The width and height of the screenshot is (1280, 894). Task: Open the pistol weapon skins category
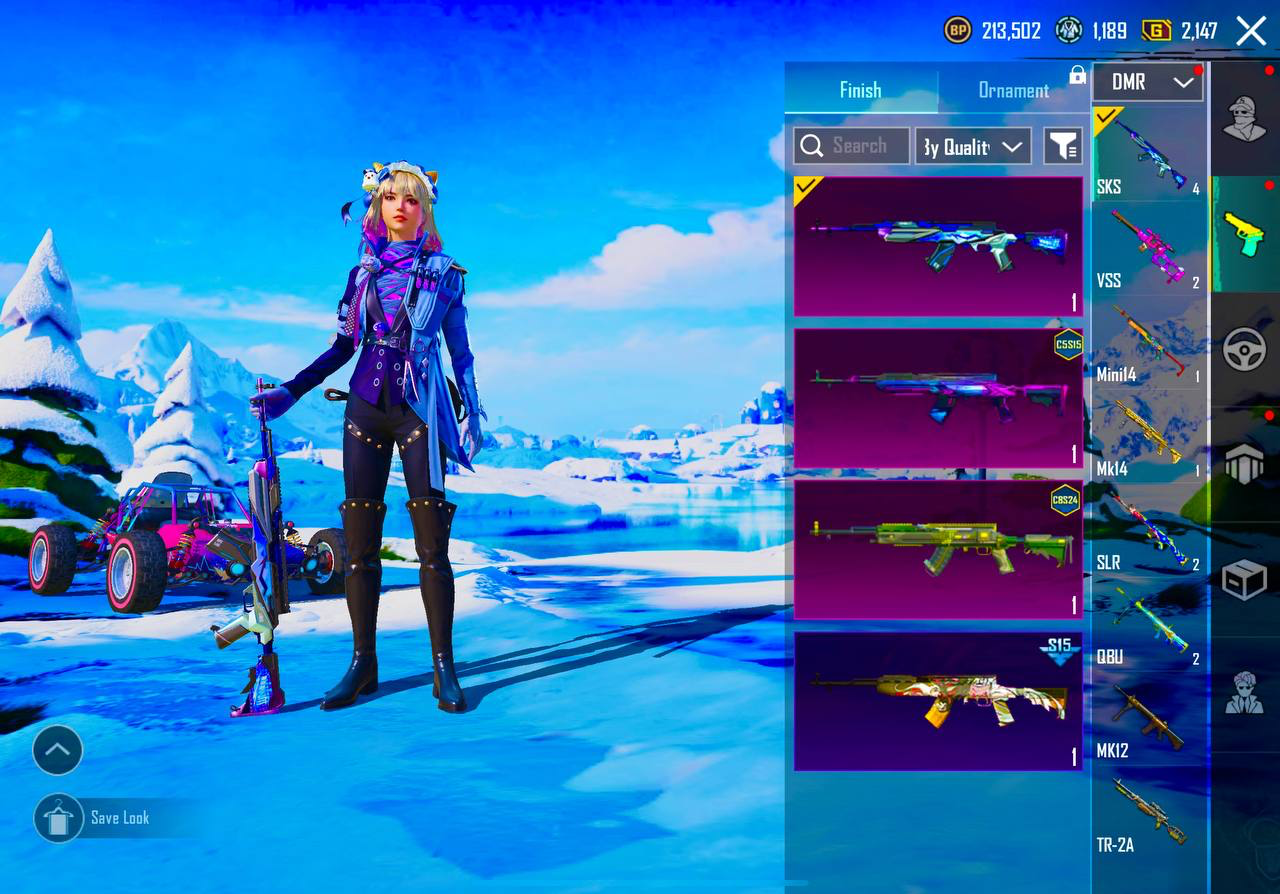pyautogui.click(x=1244, y=232)
